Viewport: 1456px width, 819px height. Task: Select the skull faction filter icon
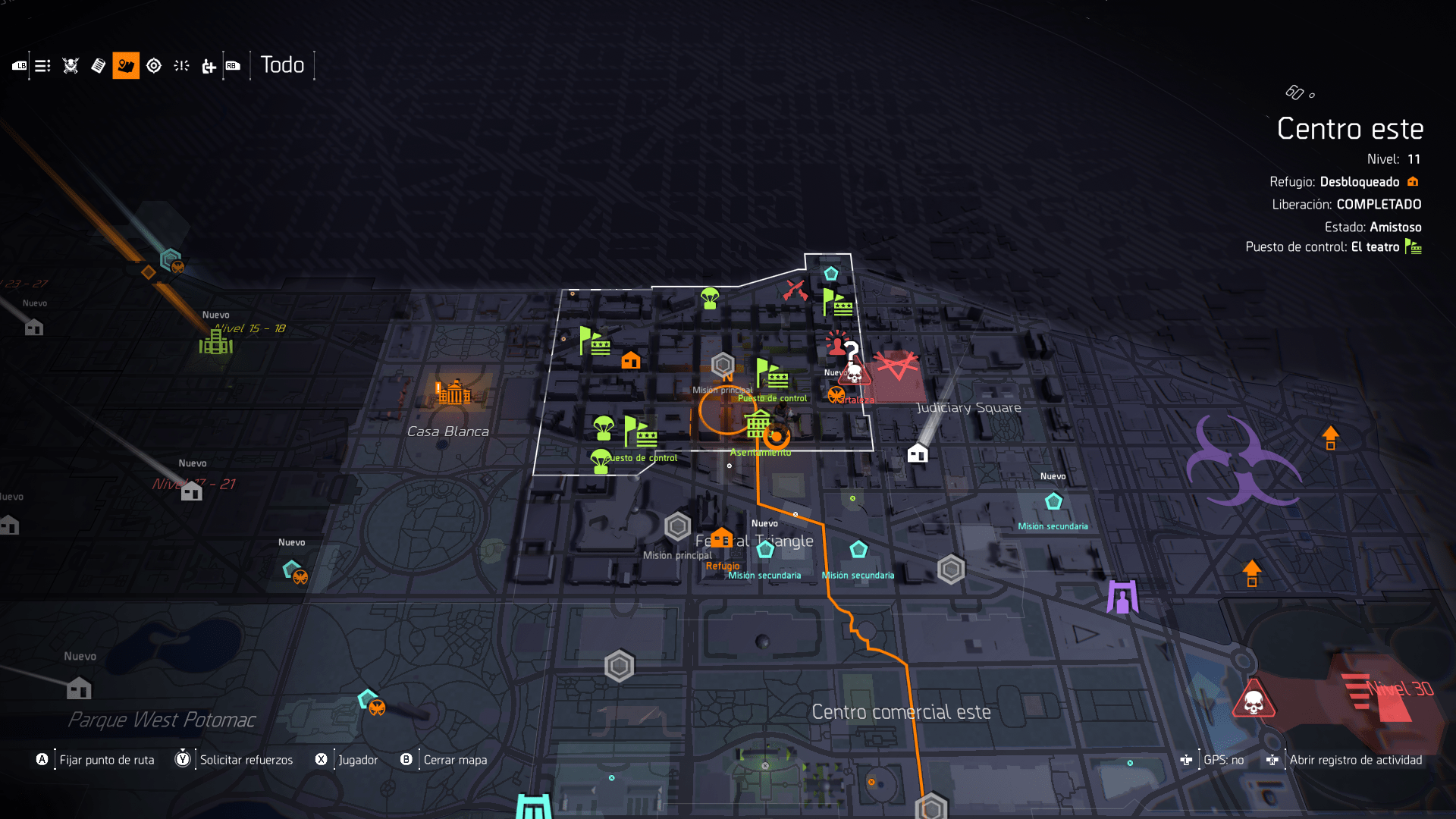tap(70, 66)
